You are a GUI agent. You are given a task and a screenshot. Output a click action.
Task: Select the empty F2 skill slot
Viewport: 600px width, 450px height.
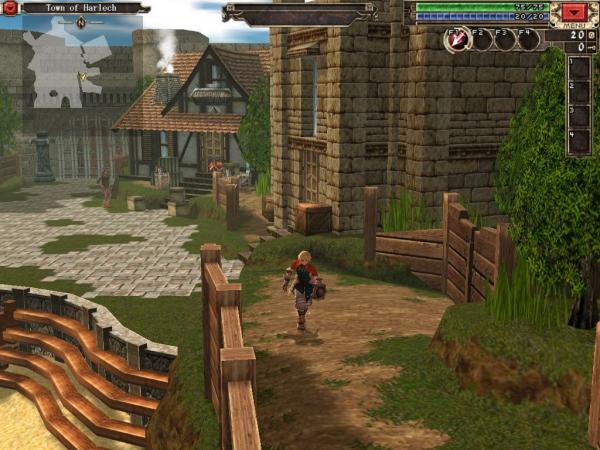[481, 40]
